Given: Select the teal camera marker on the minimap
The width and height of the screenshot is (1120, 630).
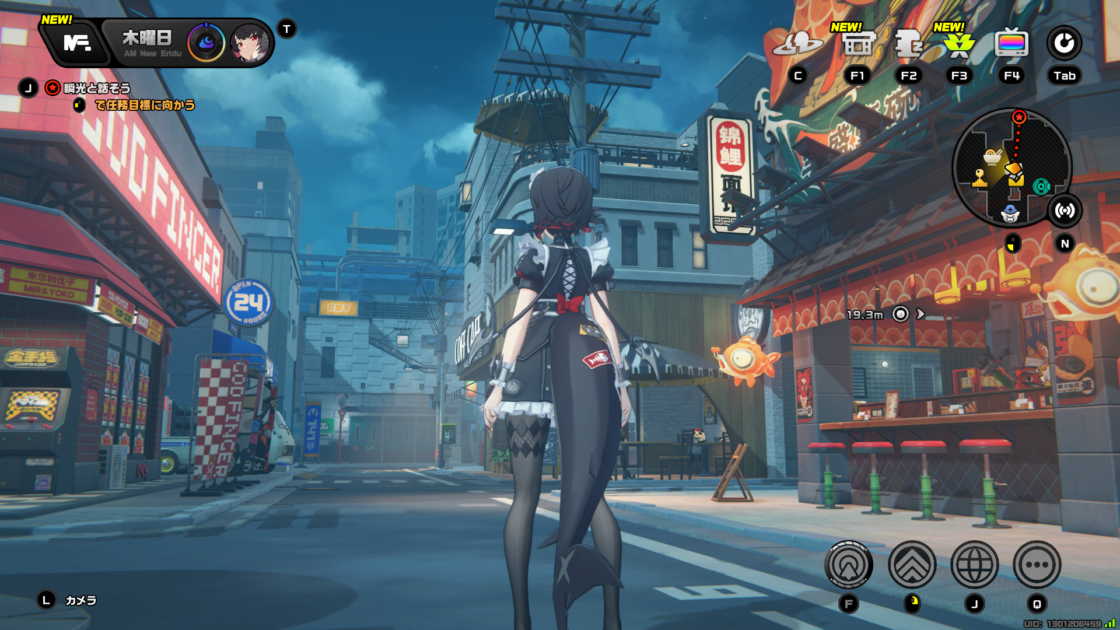Looking at the screenshot, I should (x=1041, y=185).
